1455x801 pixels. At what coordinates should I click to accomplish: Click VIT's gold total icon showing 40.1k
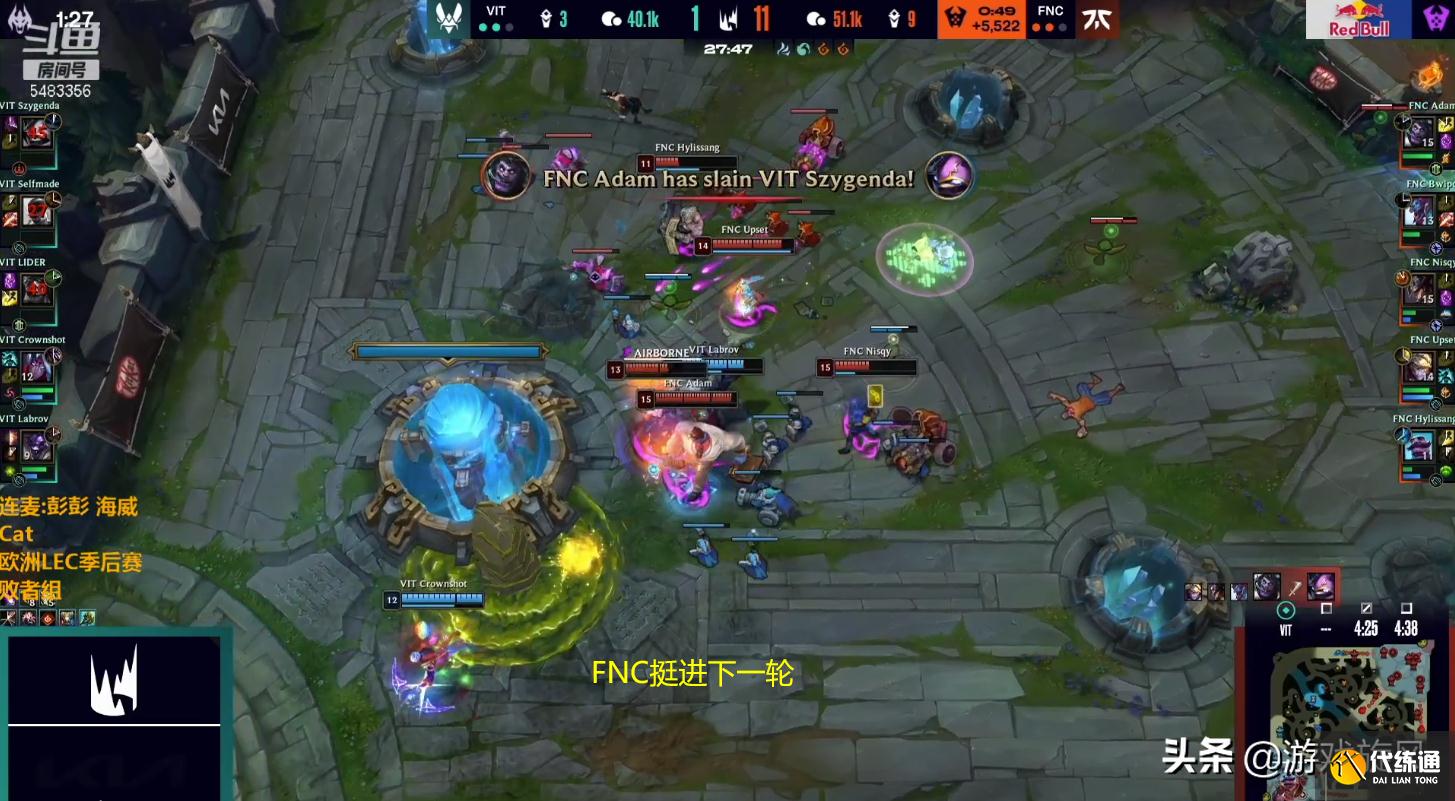tap(613, 19)
